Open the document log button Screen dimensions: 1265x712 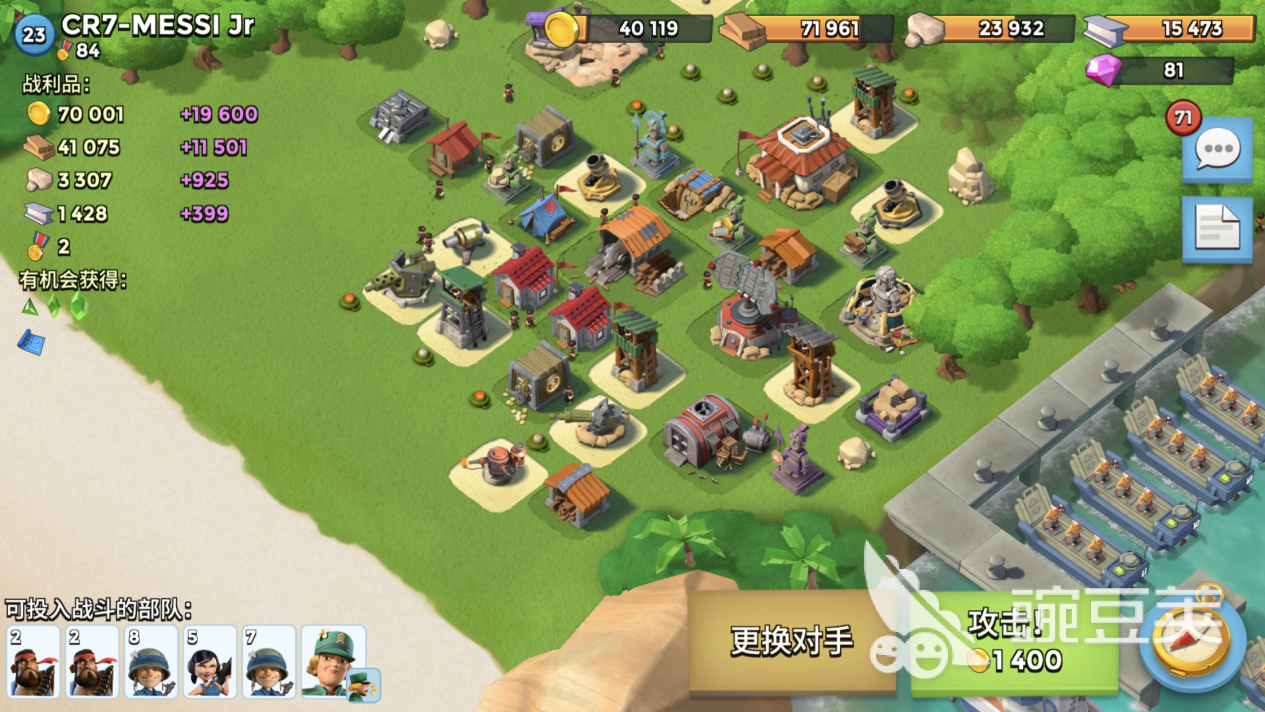[x=1217, y=229]
